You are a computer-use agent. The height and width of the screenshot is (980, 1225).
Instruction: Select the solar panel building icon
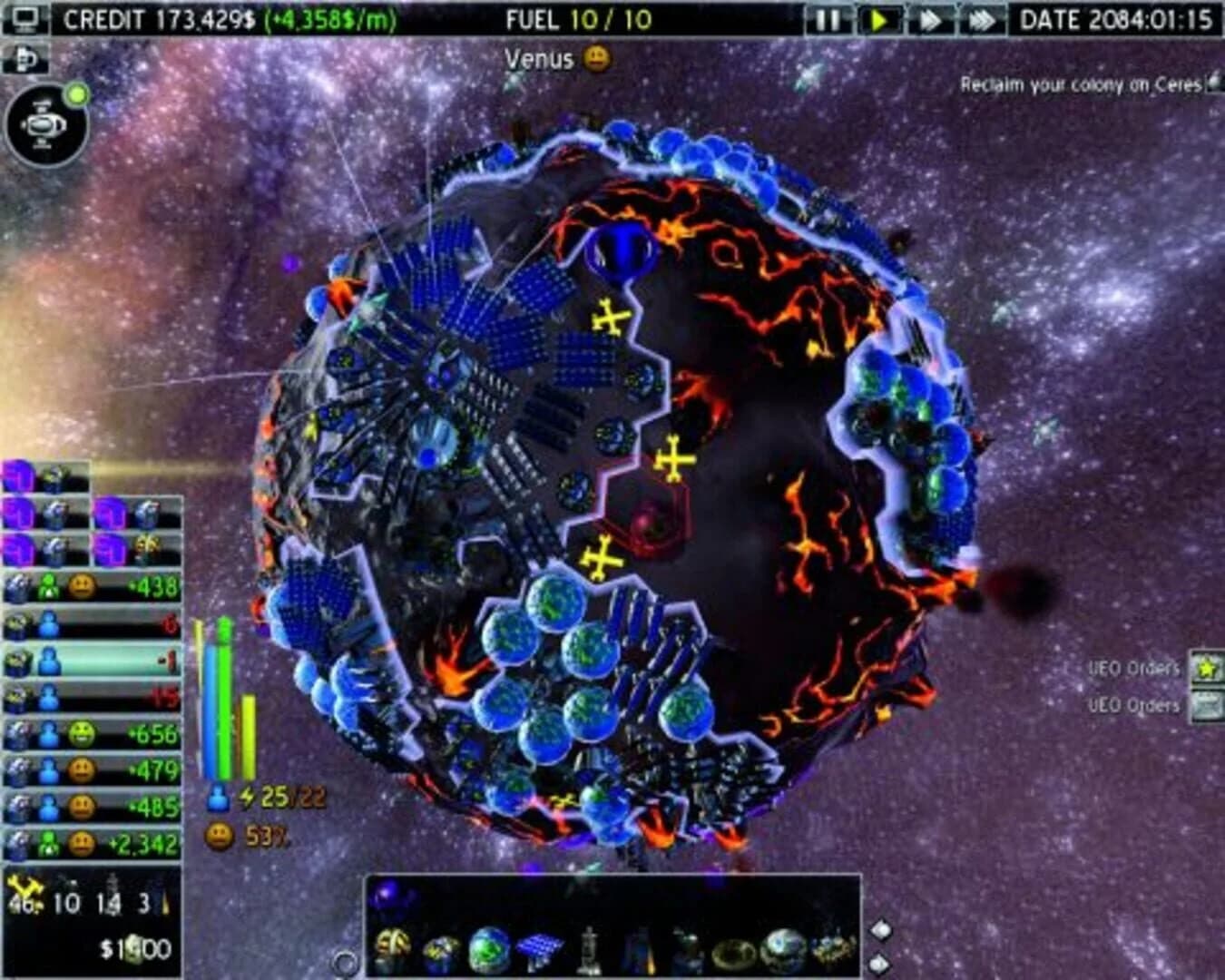540,946
